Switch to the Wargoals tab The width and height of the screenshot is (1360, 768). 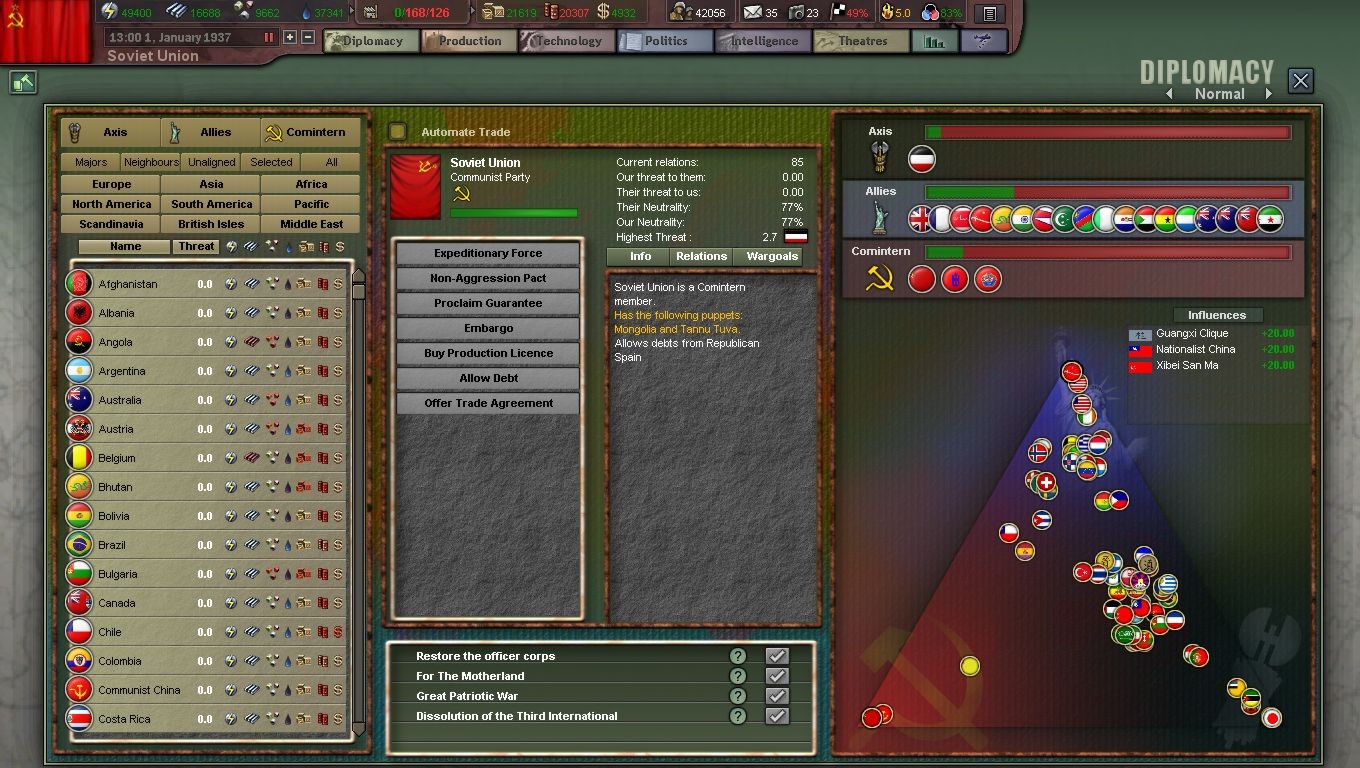pos(772,256)
